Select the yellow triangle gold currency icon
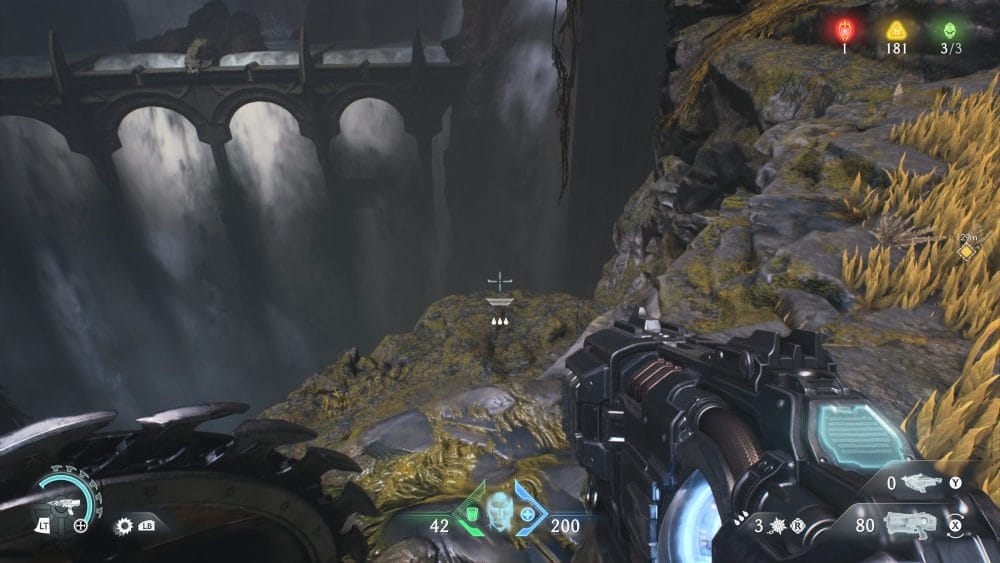 point(896,30)
